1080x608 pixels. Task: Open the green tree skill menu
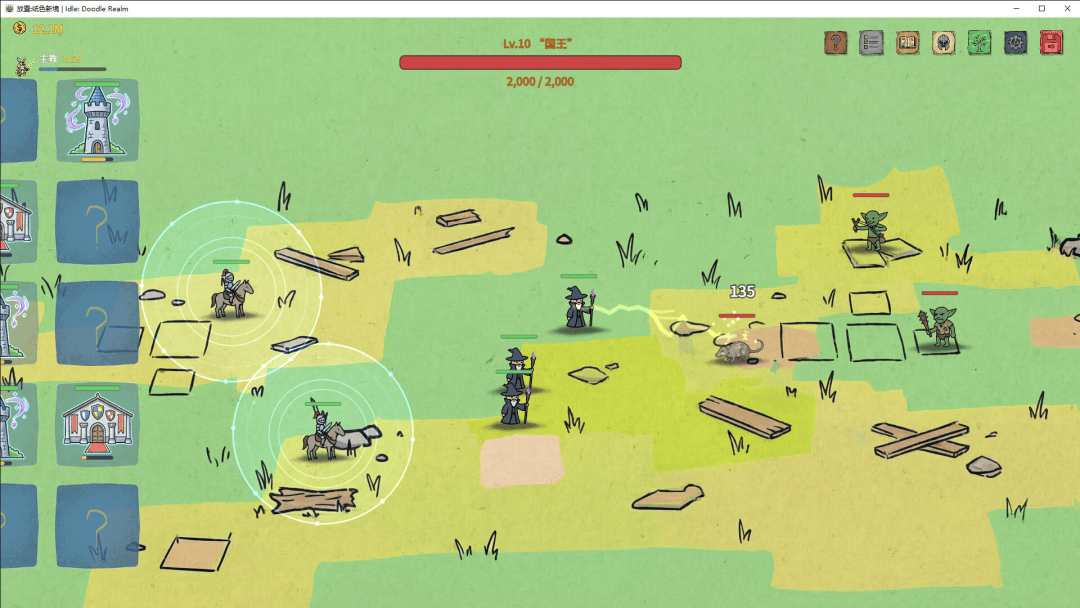tap(979, 43)
